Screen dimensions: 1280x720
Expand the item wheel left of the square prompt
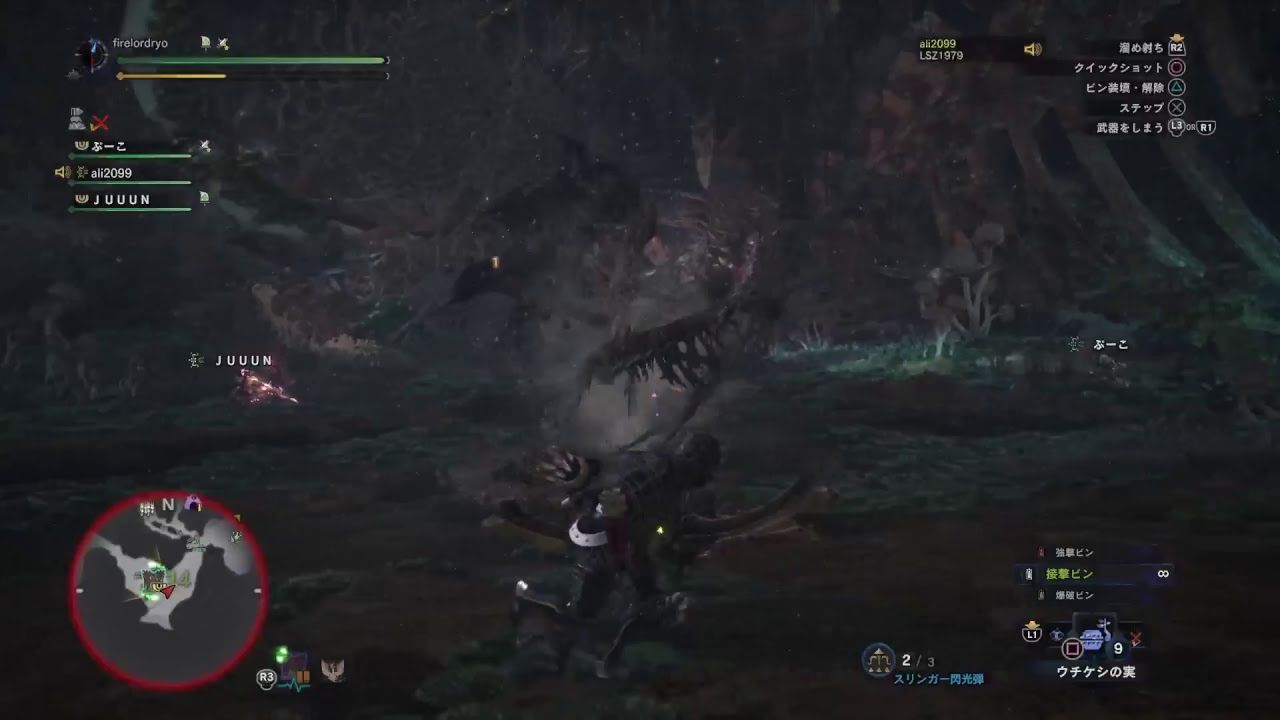(1056, 634)
